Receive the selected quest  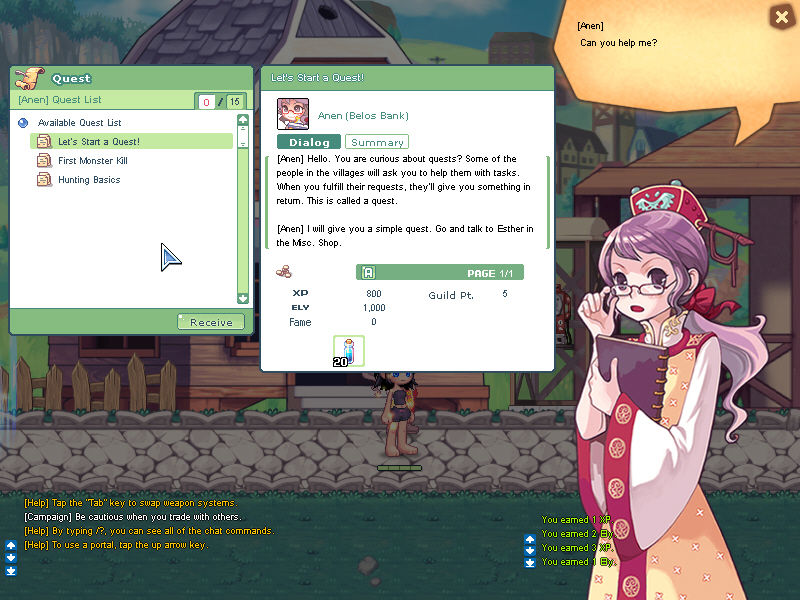click(x=211, y=322)
